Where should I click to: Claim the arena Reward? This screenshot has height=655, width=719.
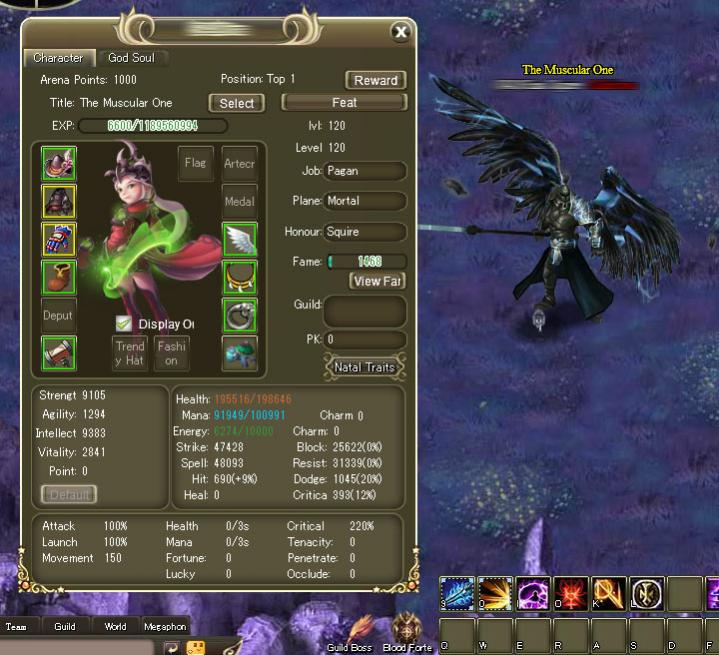click(x=376, y=80)
